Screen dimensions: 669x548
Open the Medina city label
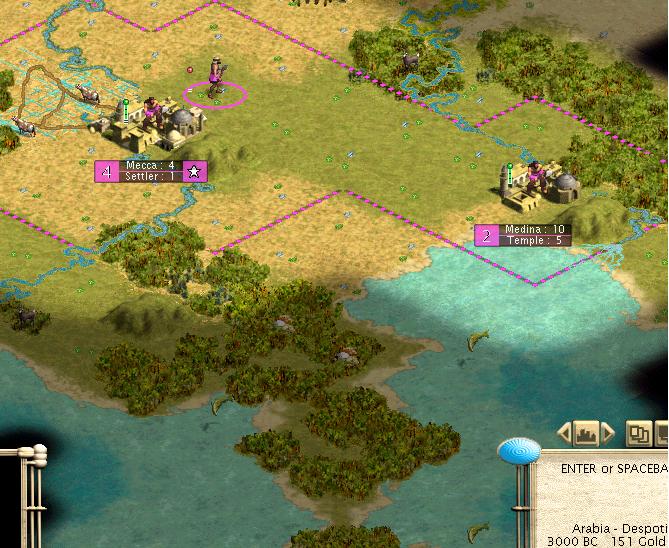(524, 235)
